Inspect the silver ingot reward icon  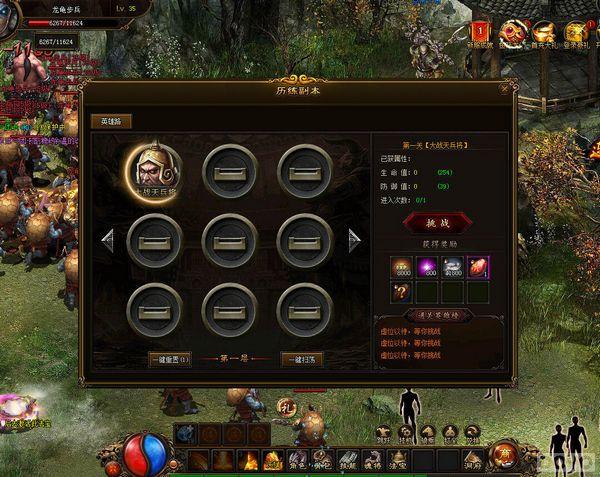pyautogui.click(x=452, y=267)
